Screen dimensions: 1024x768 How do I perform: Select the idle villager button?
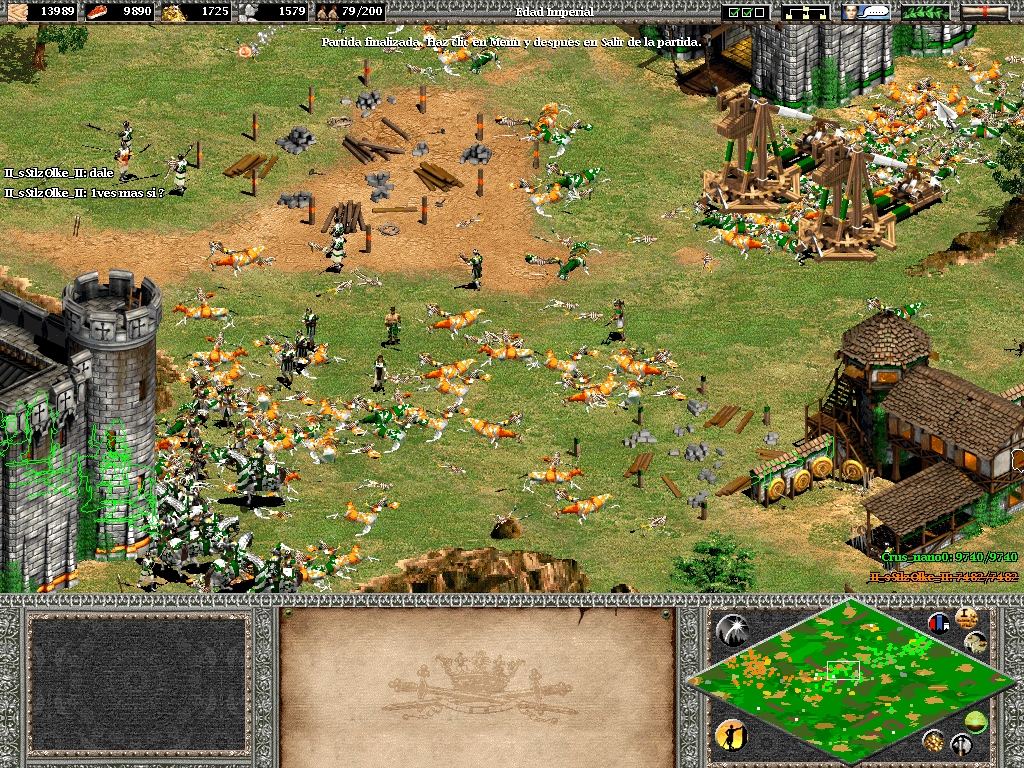click(731, 735)
